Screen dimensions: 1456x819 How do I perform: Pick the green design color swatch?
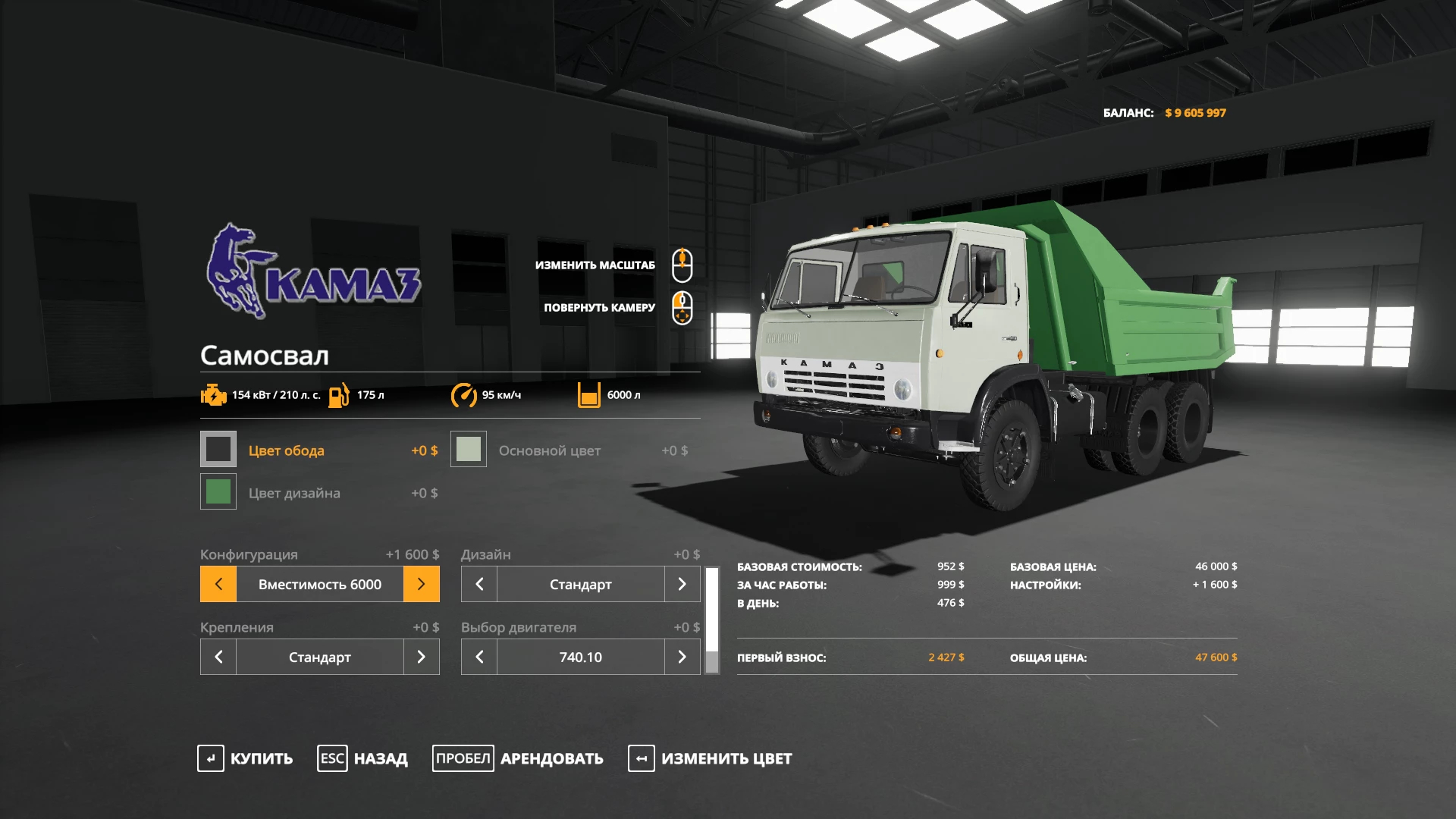click(x=218, y=492)
